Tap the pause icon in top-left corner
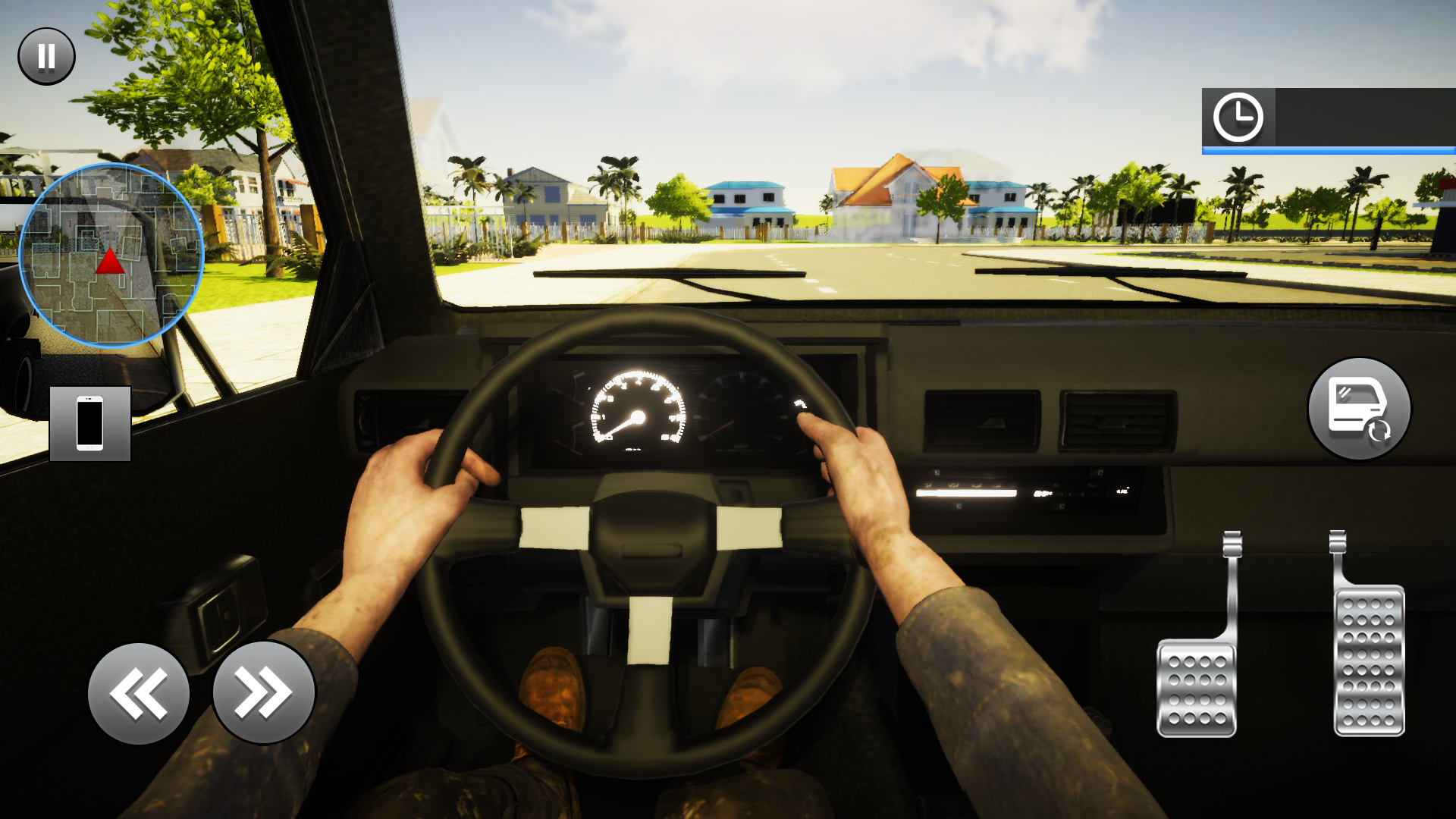 click(x=45, y=55)
